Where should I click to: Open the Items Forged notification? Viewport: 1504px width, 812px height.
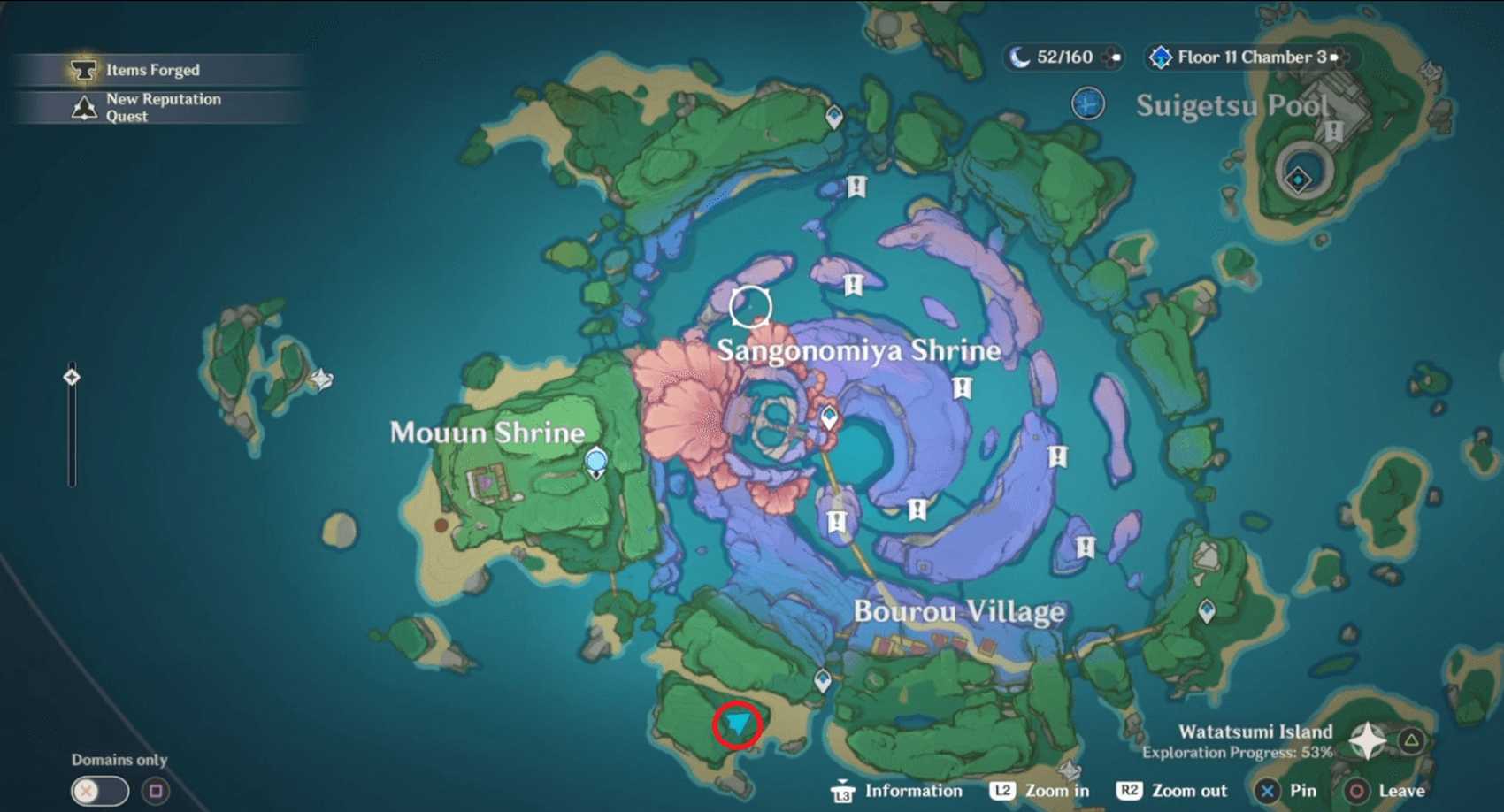tap(152, 70)
